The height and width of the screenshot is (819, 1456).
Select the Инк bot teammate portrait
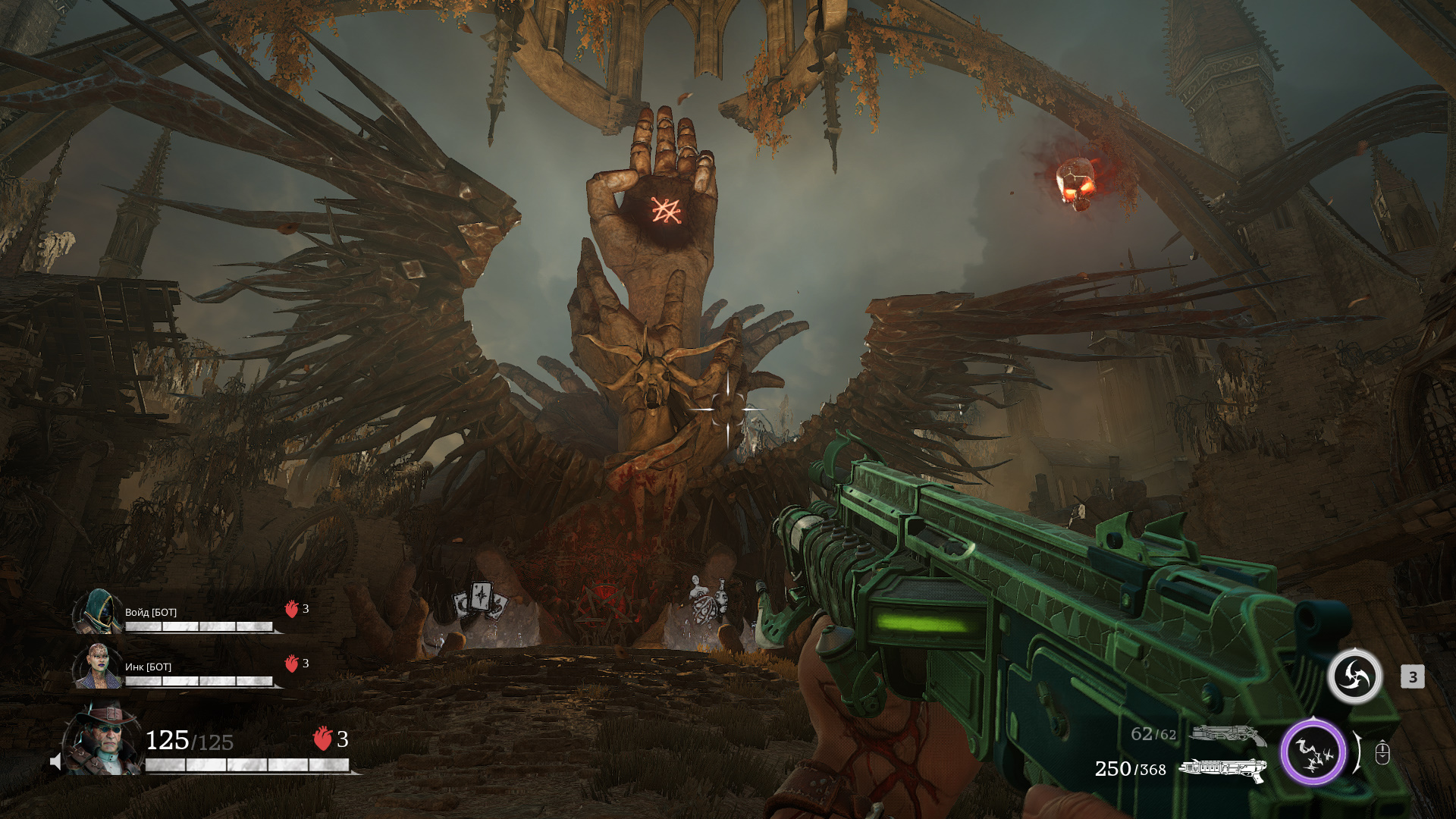(99, 667)
